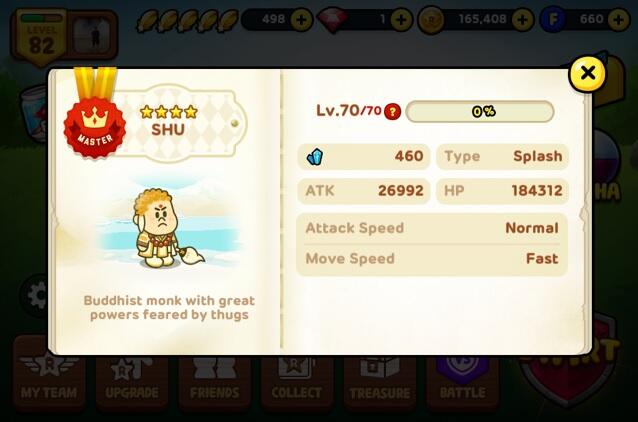Open the gear settings icon
The height and width of the screenshot is (422, 638).
[x=36, y=295]
